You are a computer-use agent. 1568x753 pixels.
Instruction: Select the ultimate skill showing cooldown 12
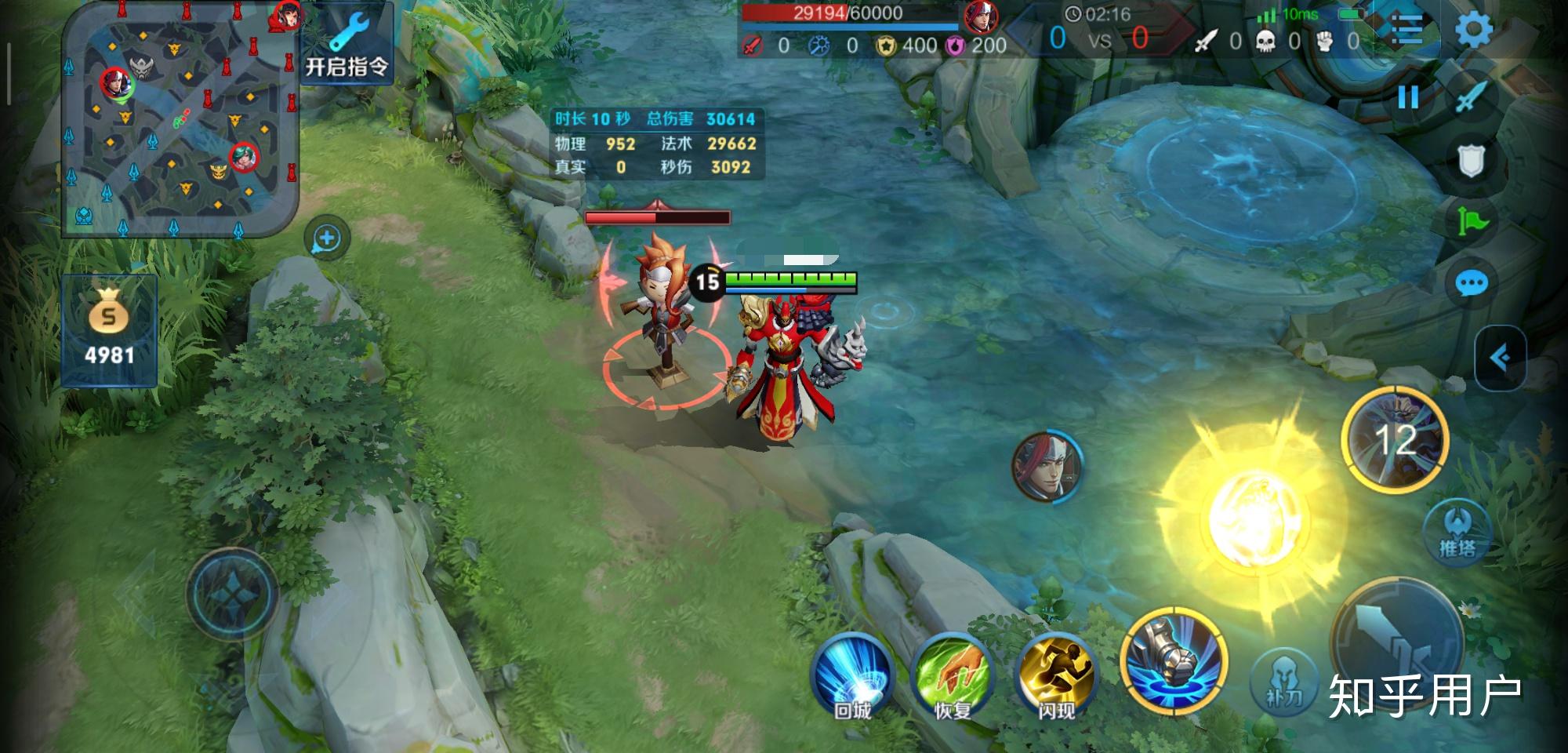pos(1396,439)
